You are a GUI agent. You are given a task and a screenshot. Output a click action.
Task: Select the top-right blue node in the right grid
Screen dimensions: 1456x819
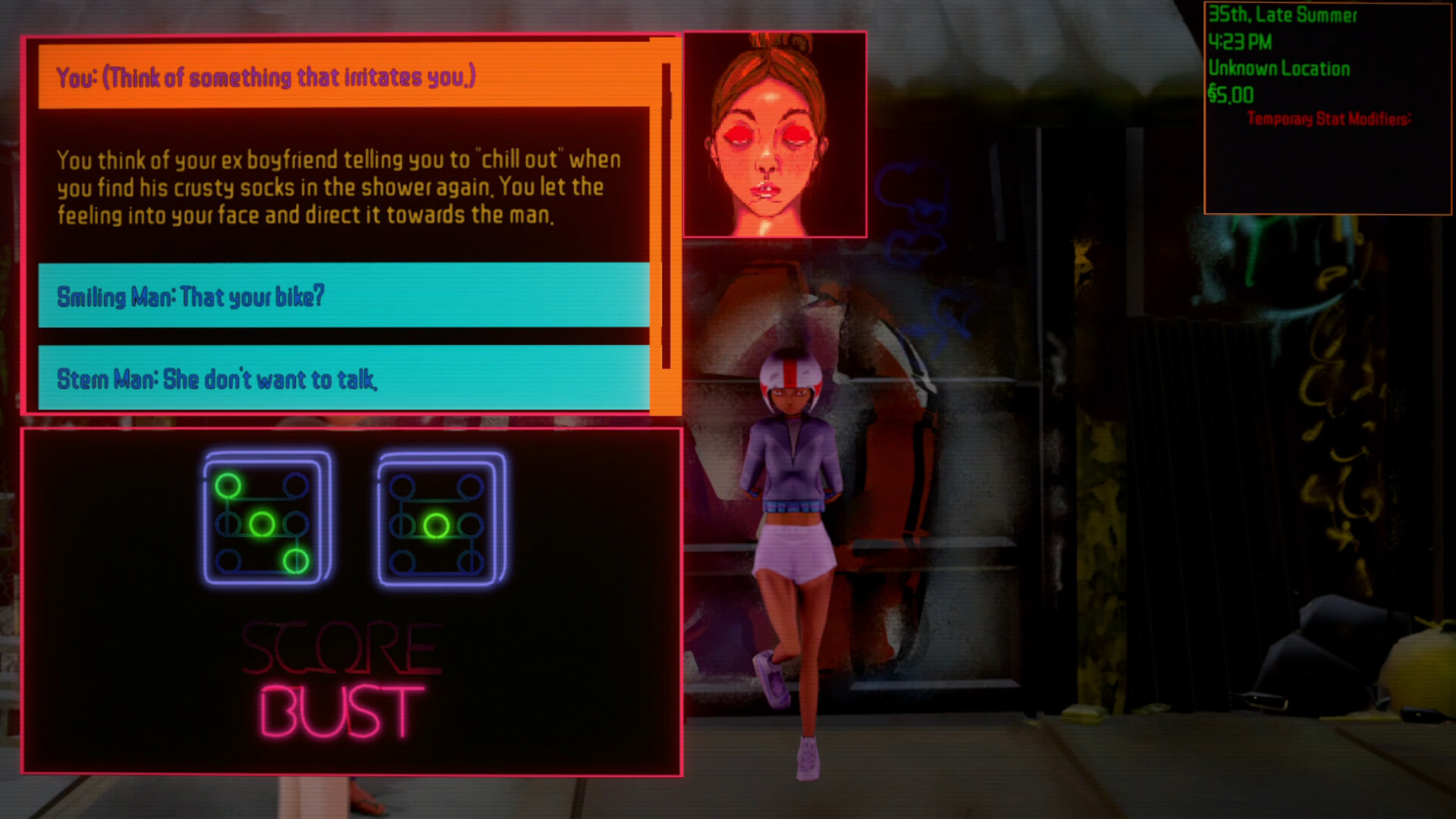point(469,485)
